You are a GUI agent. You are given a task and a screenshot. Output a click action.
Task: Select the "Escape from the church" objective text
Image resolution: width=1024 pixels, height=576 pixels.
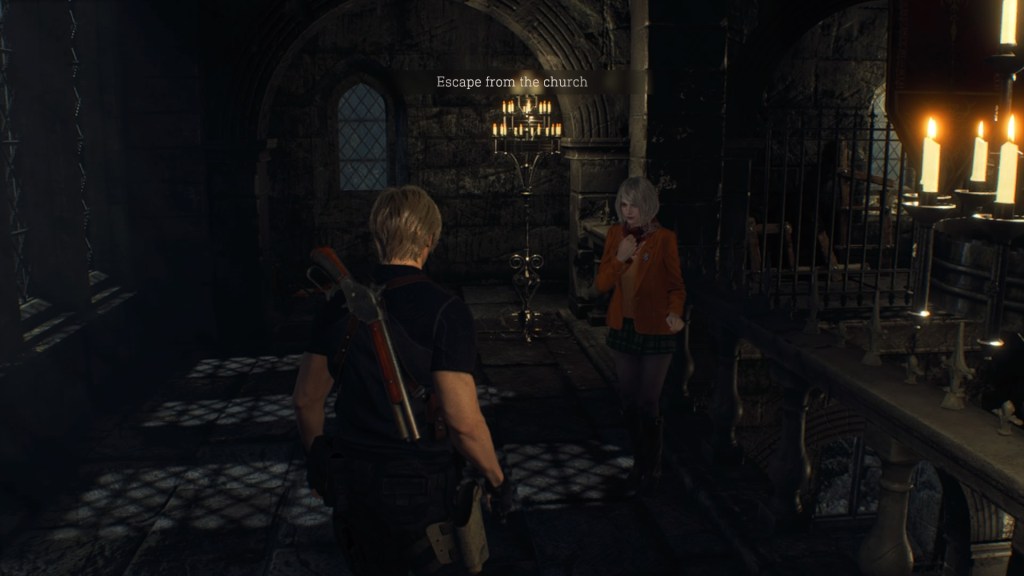click(x=511, y=82)
